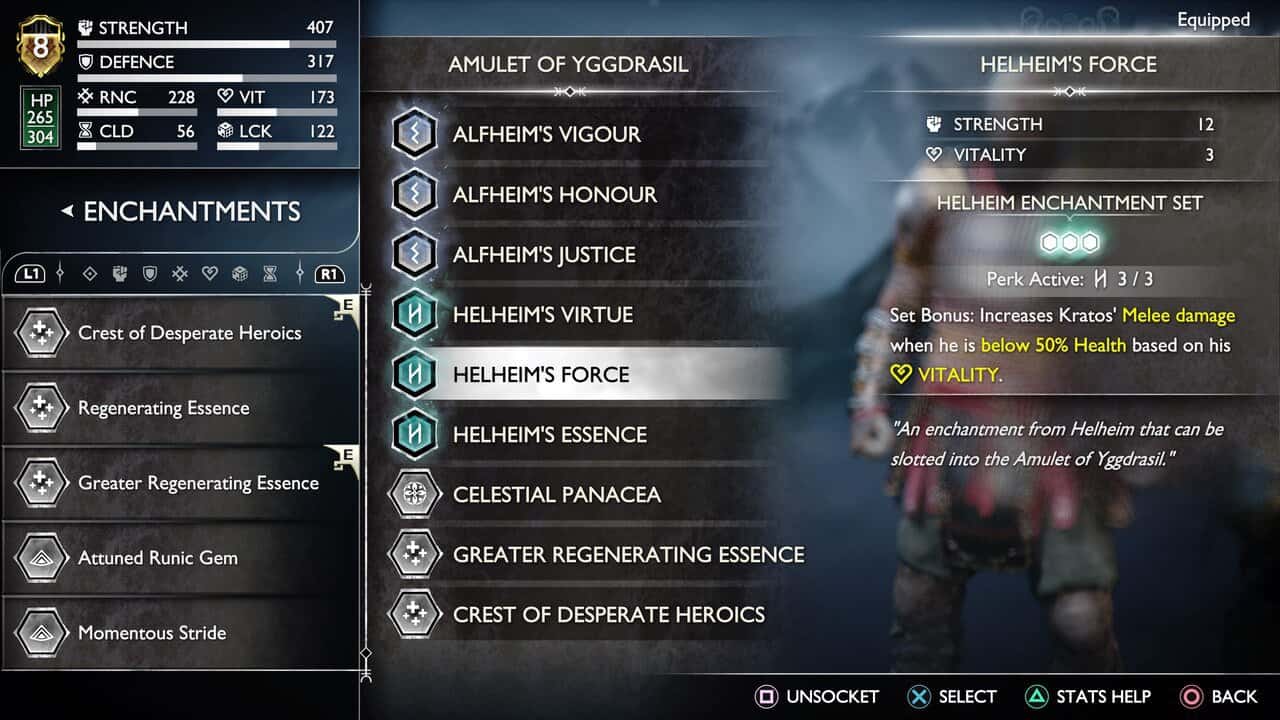Filter enchantments by the strength fist tab

tap(119, 273)
